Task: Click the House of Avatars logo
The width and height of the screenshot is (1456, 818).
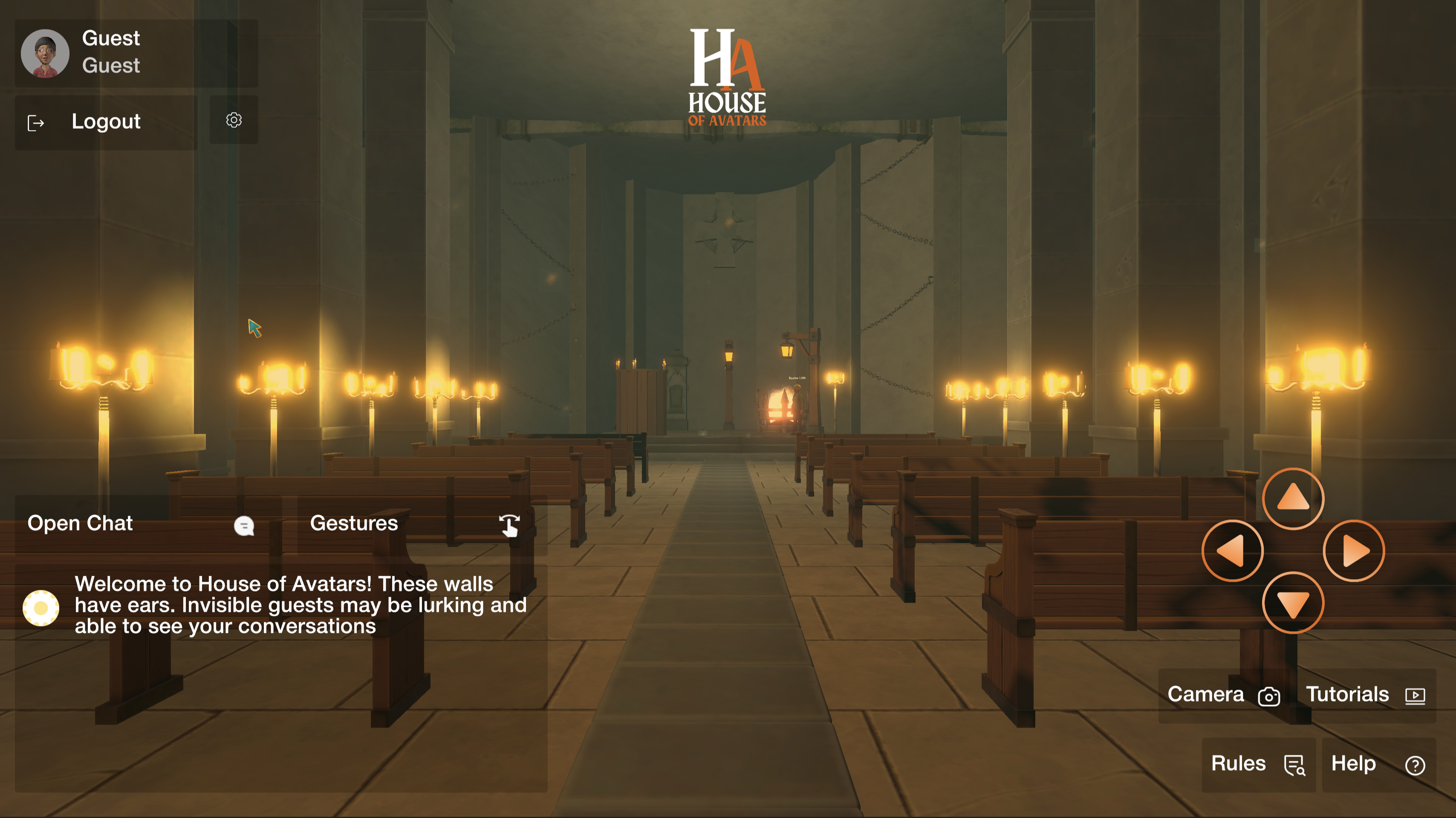Action: (727, 73)
